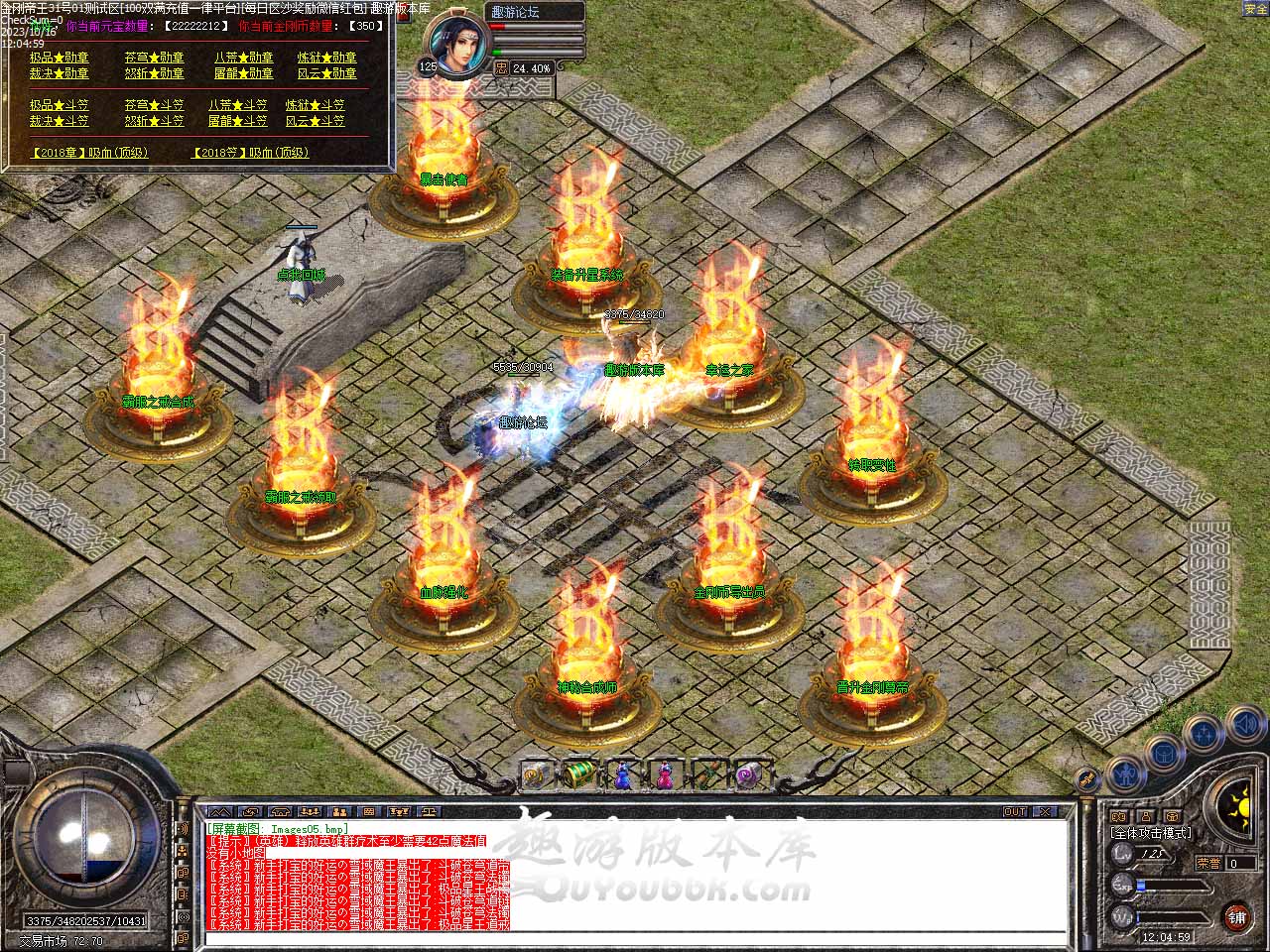The image size is (1270, 952).
Task: Choose the 风云★斗笠 entry
Action: click(x=315, y=121)
